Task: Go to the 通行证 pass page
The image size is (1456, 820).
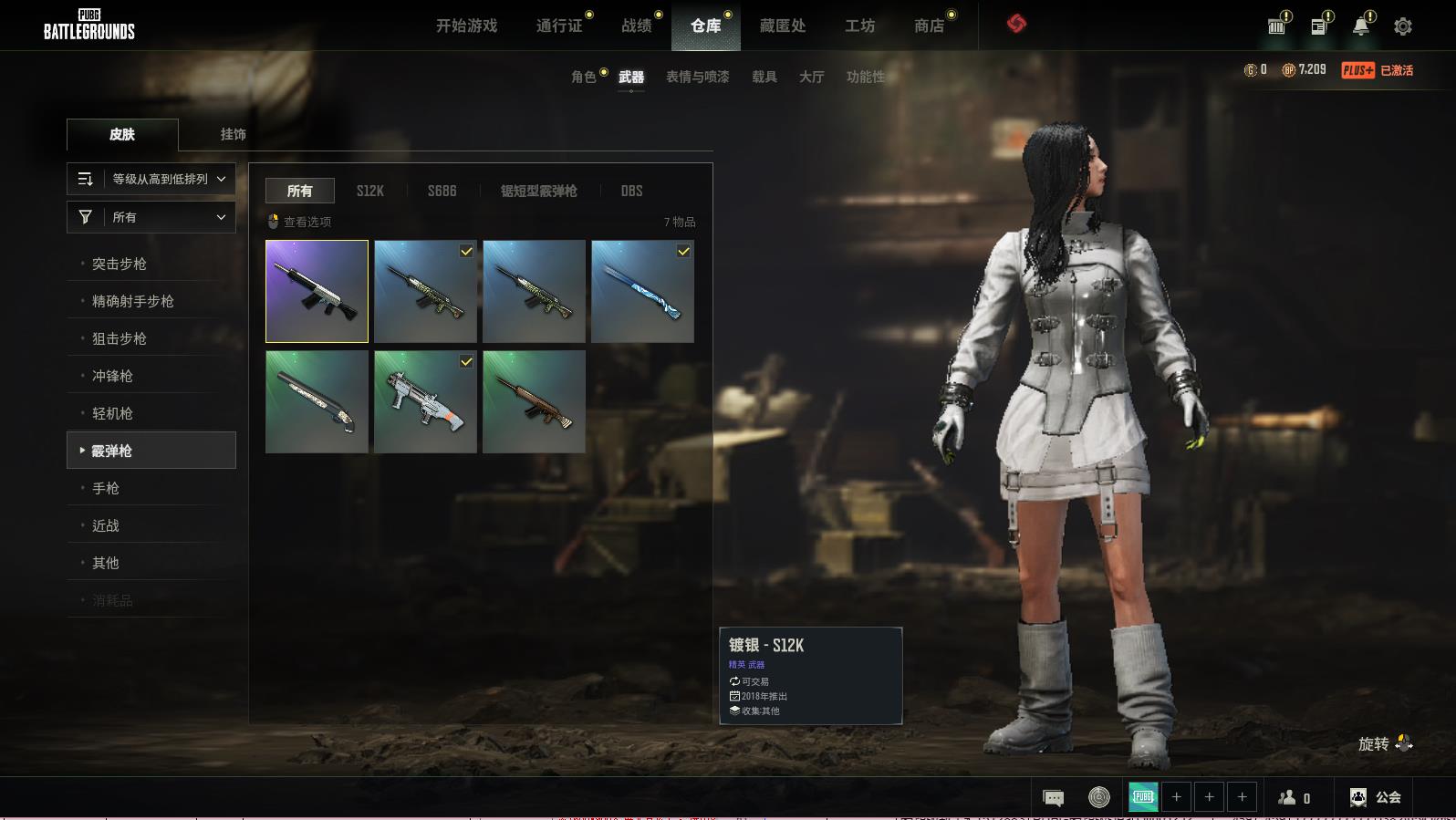Action: click(559, 26)
